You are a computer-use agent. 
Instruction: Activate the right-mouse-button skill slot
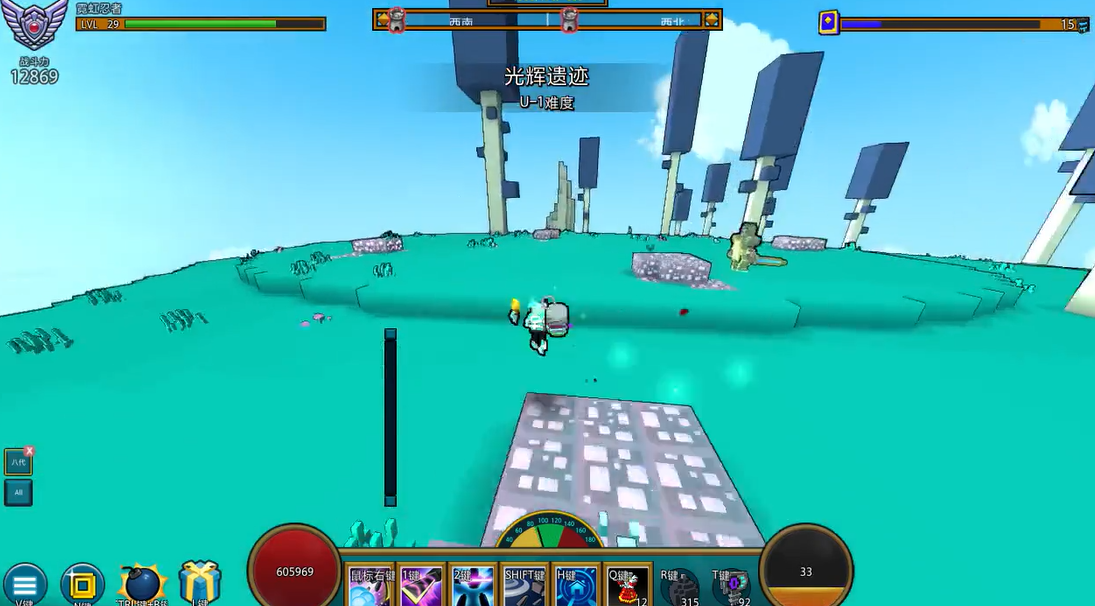click(370, 587)
